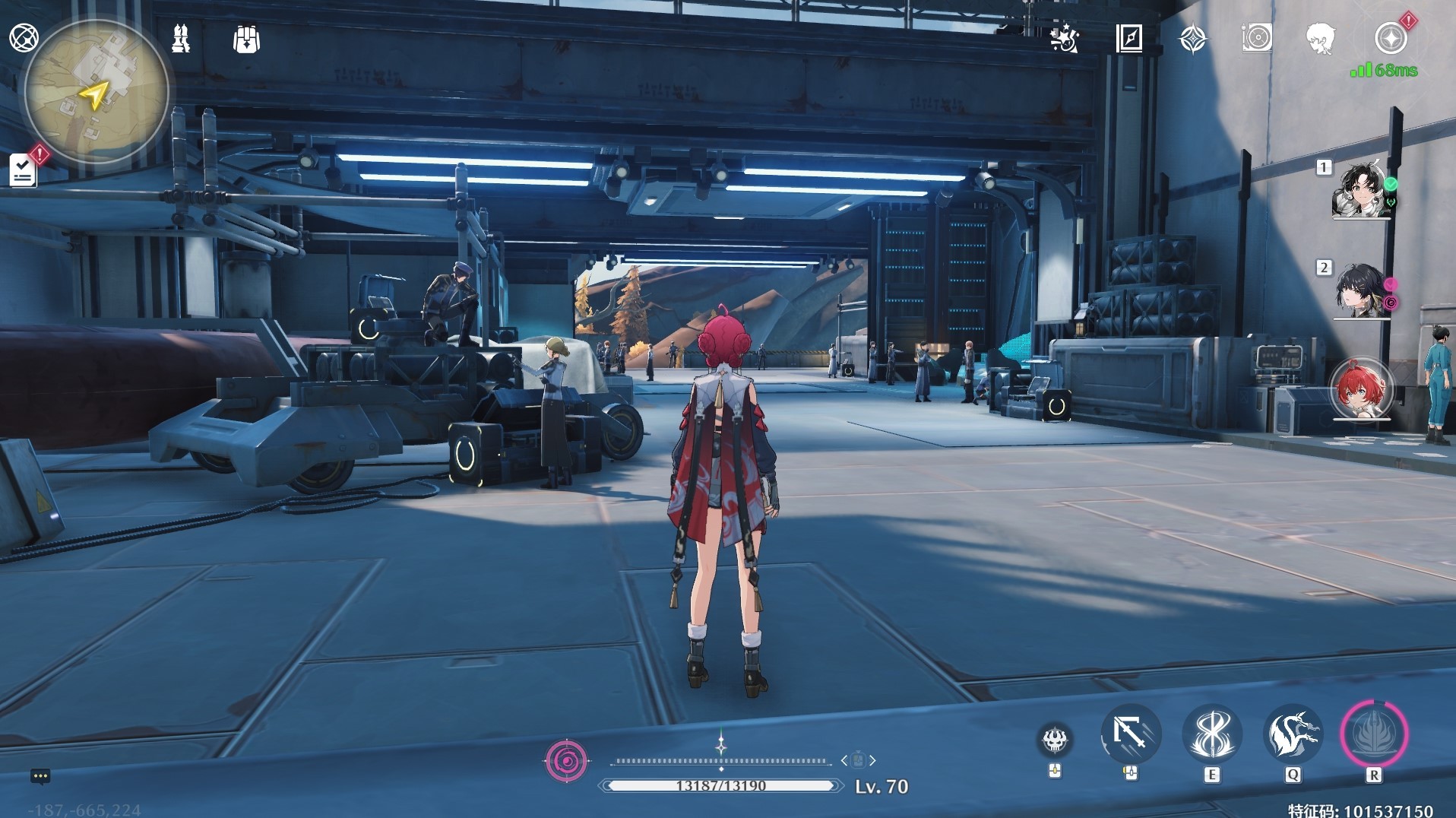Switch to party member two portrait
This screenshot has height=818, width=1456.
[x=1360, y=291]
